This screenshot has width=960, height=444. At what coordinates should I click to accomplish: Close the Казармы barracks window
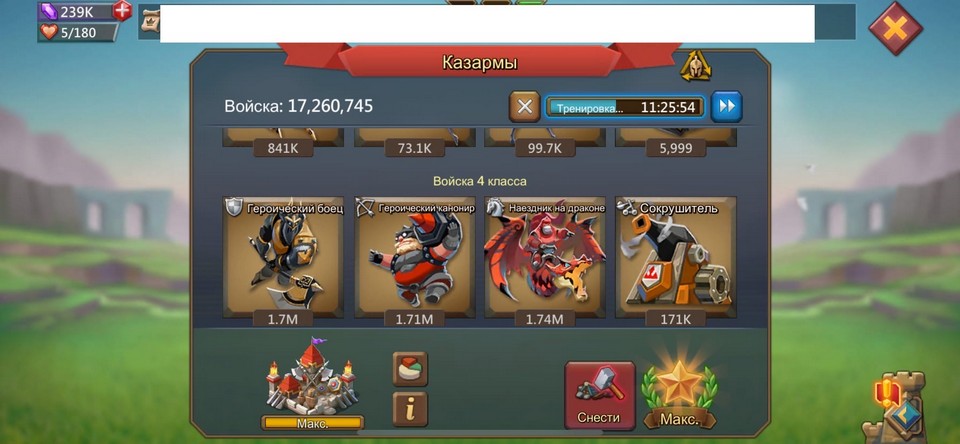click(895, 28)
